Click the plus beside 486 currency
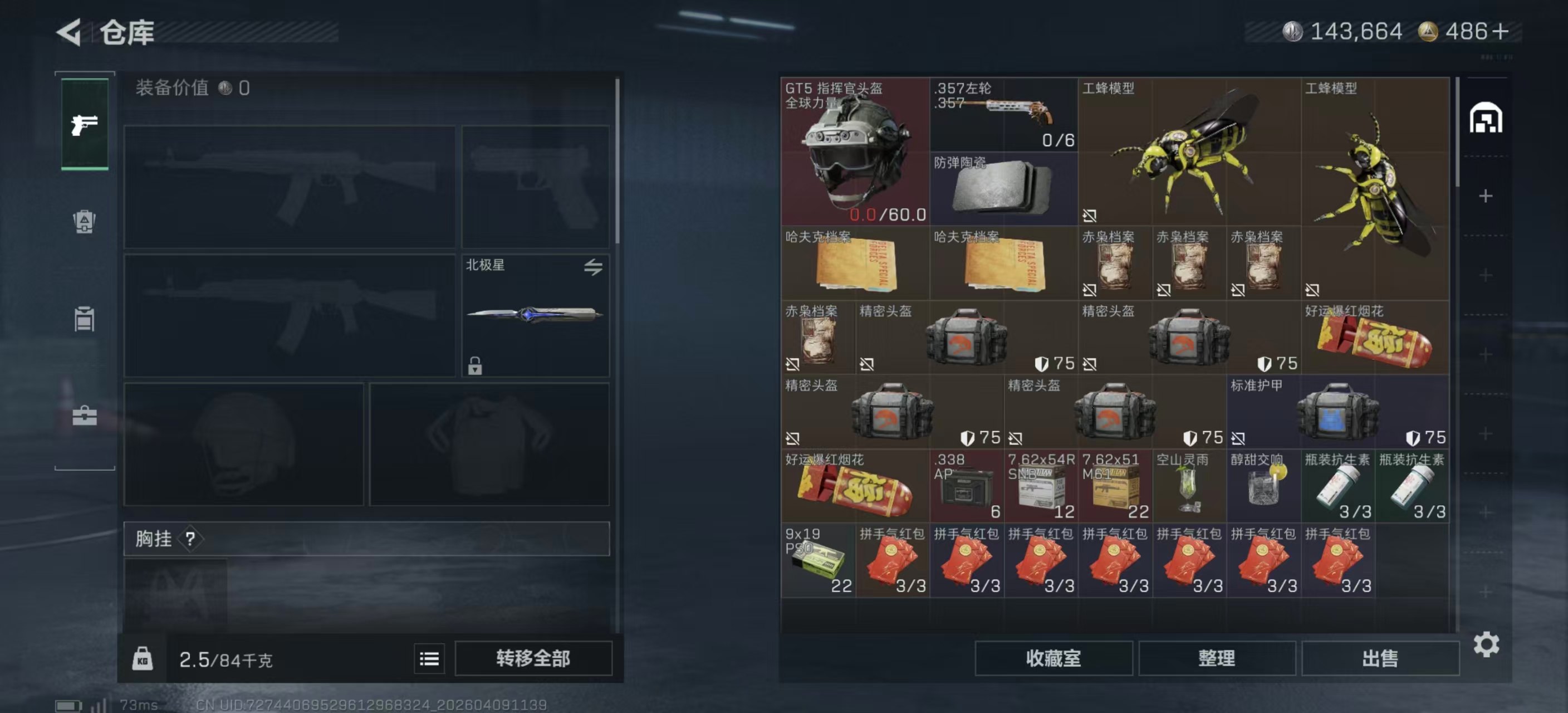This screenshot has height=713, width=1568. 1500,31
